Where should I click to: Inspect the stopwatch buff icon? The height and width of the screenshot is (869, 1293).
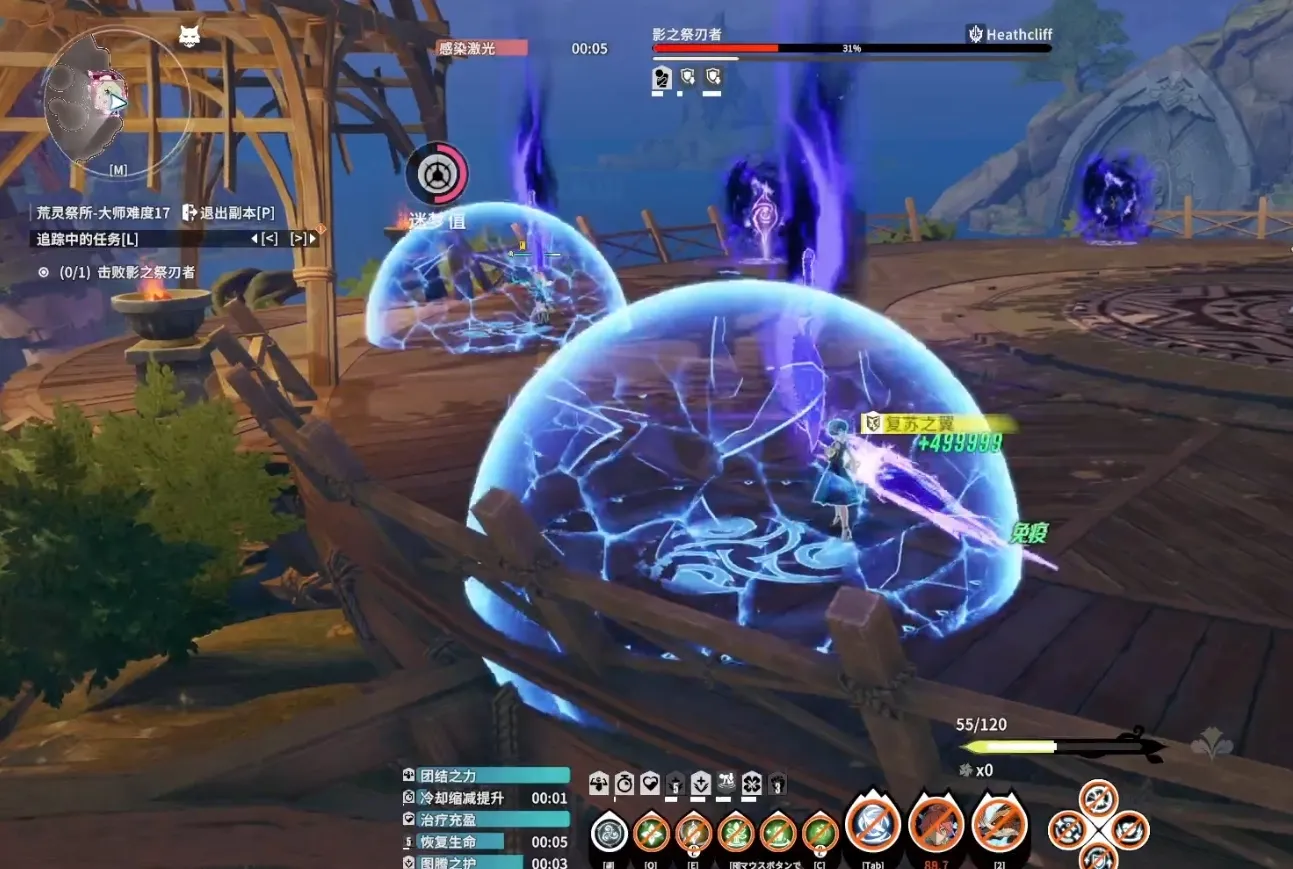(625, 782)
